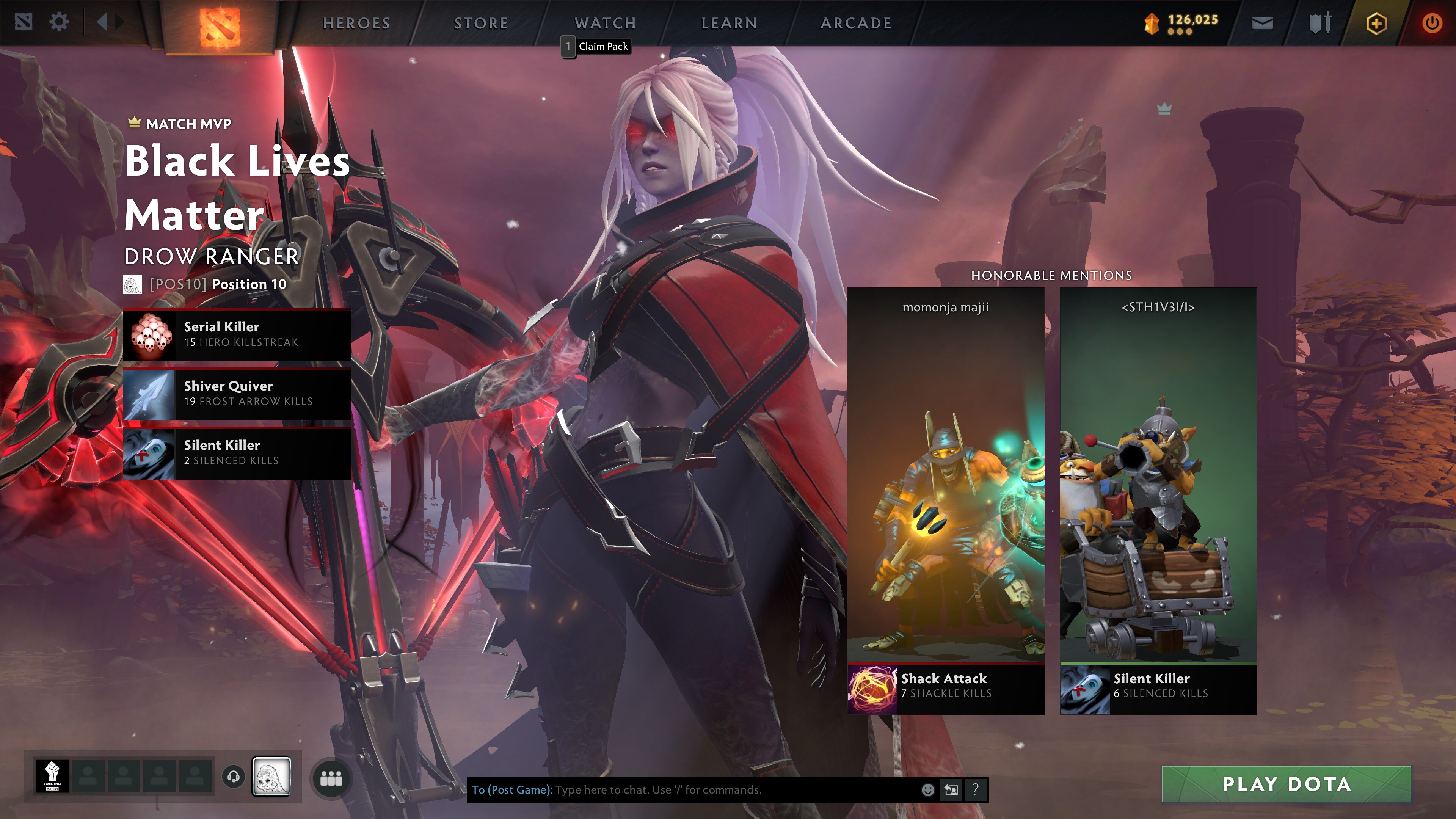Open the armory shield icon

[x=1320, y=23]
